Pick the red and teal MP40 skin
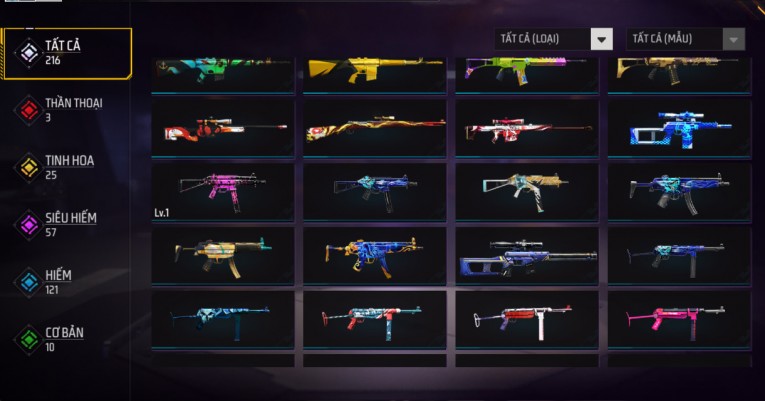Screen dimensions: 765x401 pos(375,318)
